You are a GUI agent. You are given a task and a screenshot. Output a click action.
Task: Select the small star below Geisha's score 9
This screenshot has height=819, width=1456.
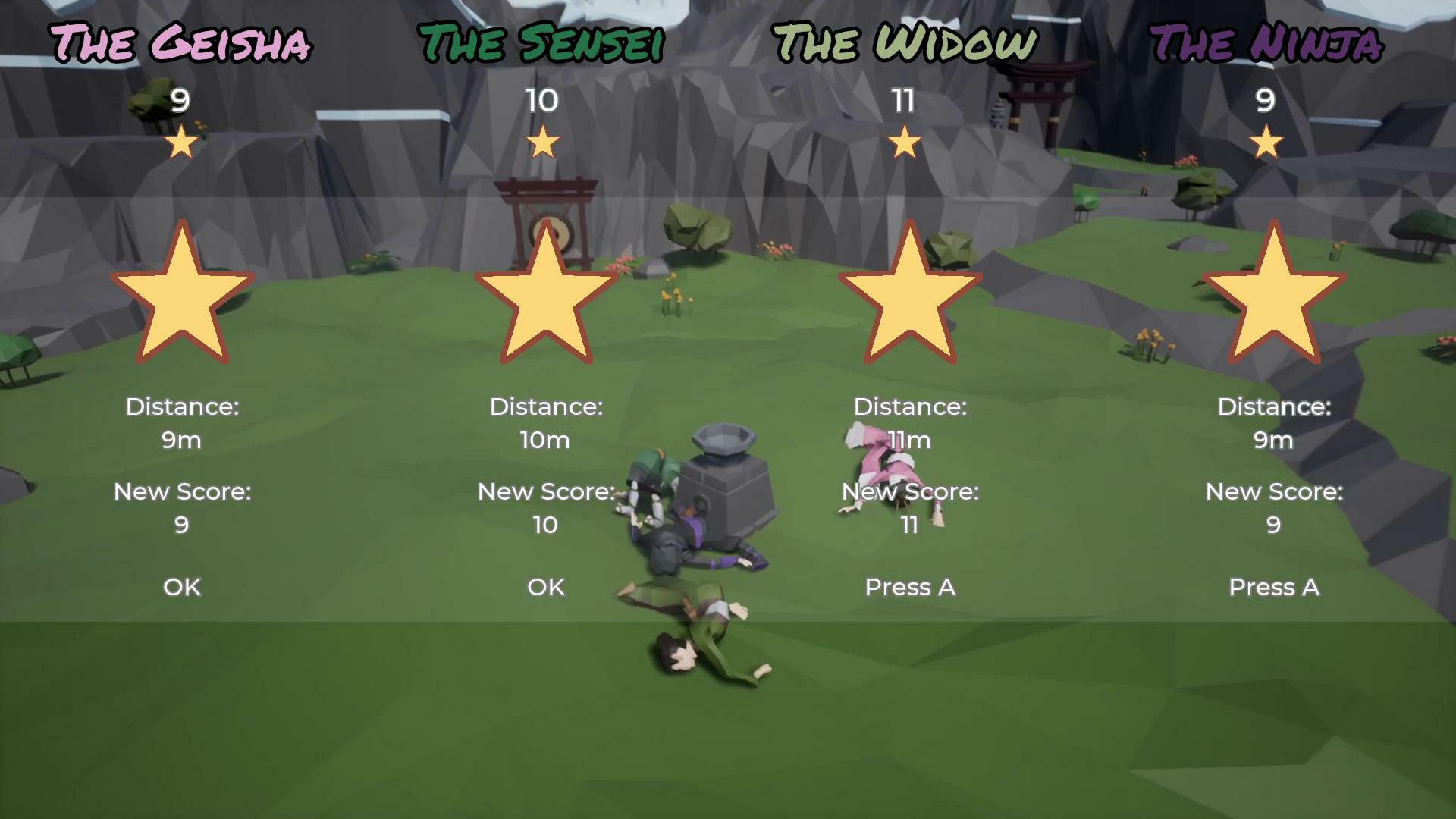180,141
